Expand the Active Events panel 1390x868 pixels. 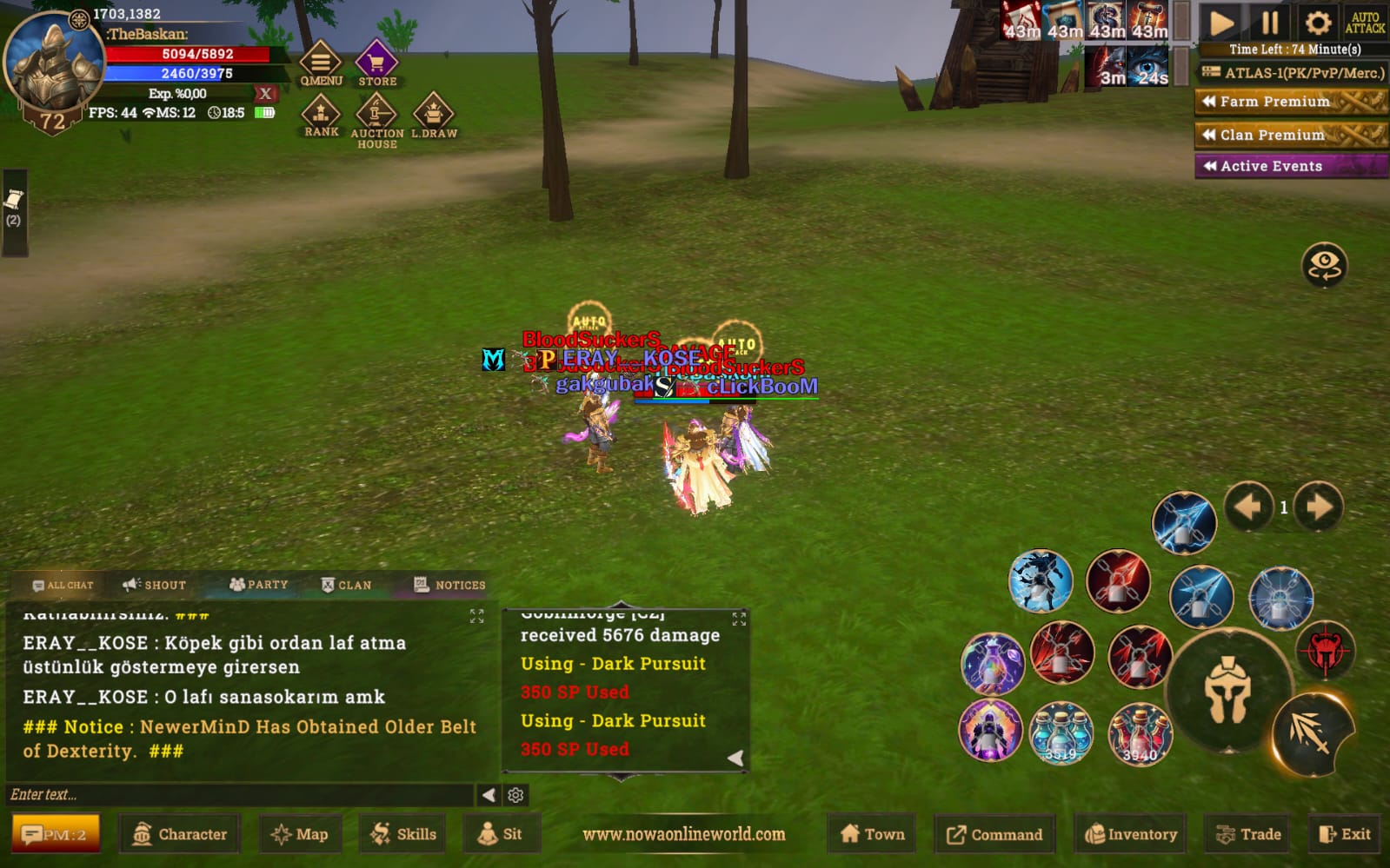(x=1291, y=166)
